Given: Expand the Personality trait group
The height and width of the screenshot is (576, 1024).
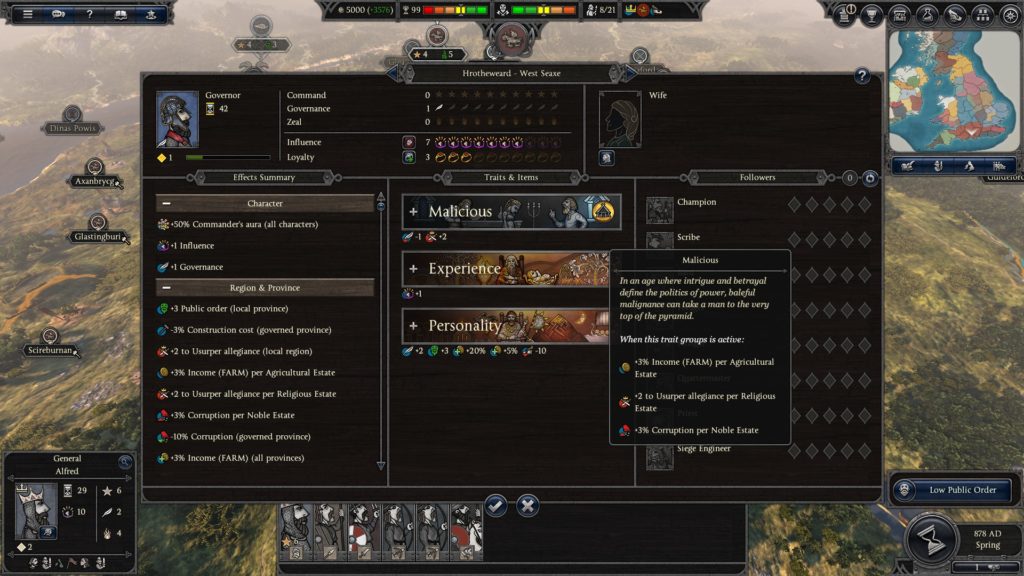Looking at the screenshot, I should point(413,326).
